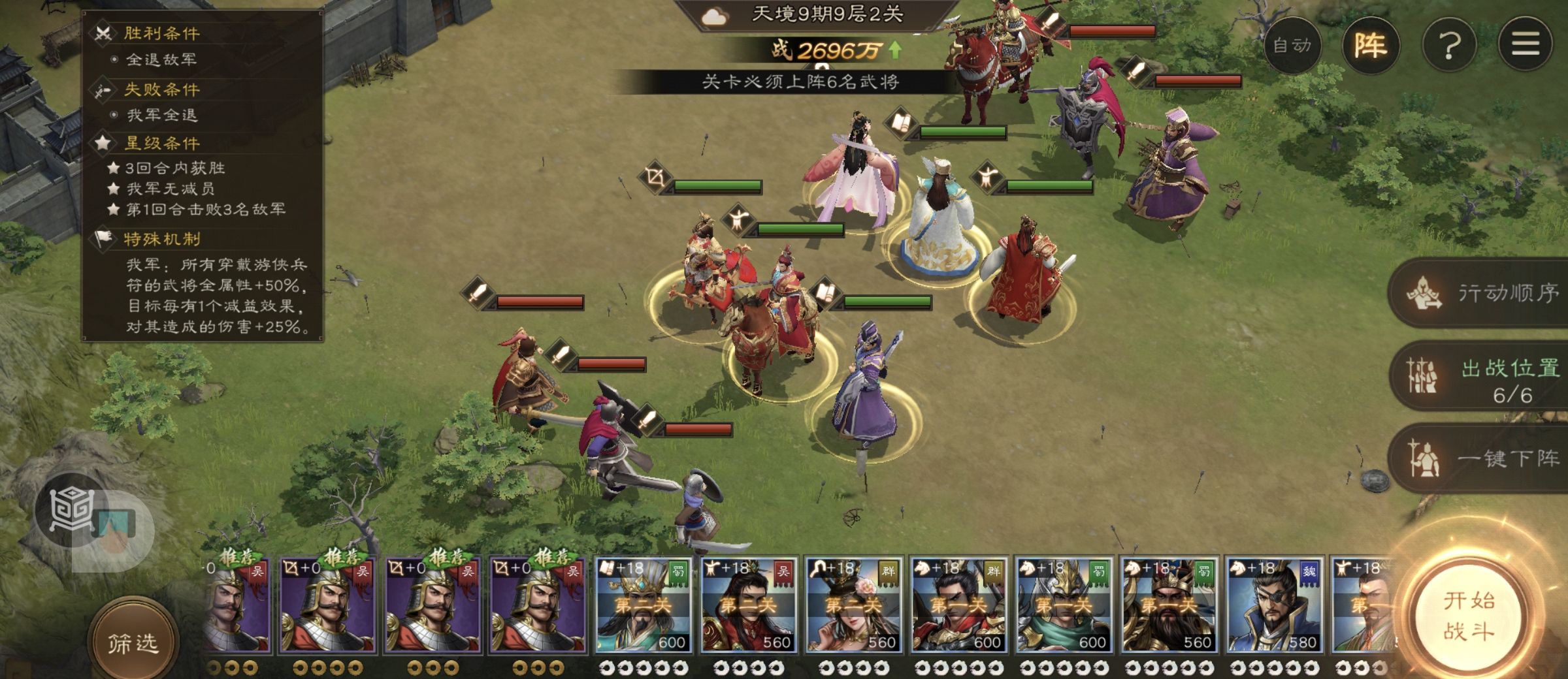Choose the 群 cavalry hero card rated 600
Screen dimensions: 1568x679
(x=959, y=605)
